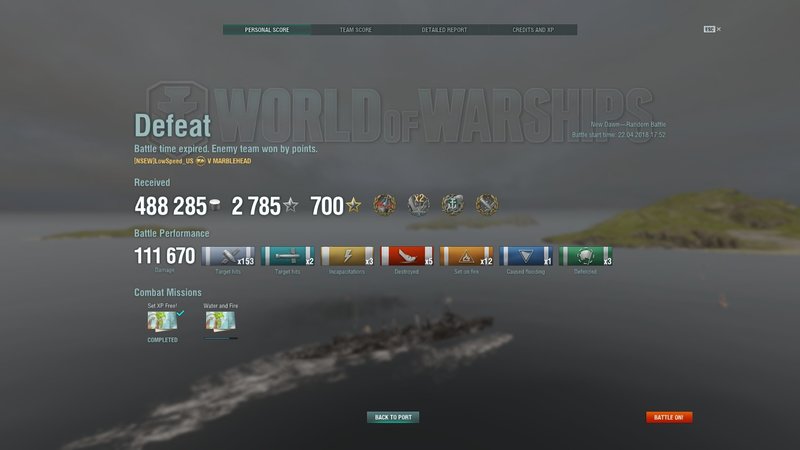
Task: Open the Water and Fire mission thumbnail
Action: (x=220, y=322)
